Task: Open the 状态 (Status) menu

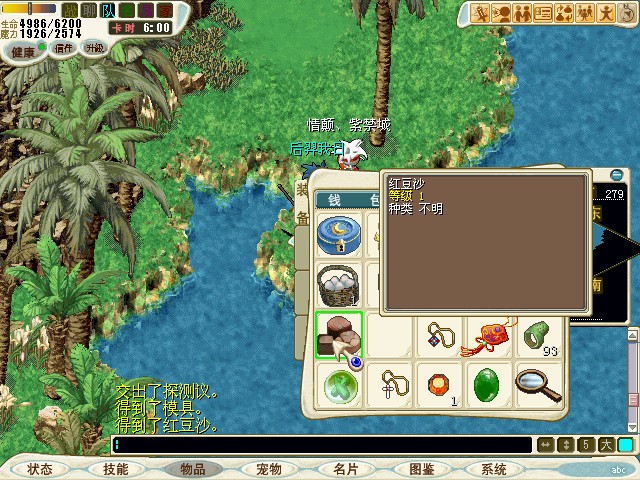Action: pyautogui.click(x=40, y=468)
